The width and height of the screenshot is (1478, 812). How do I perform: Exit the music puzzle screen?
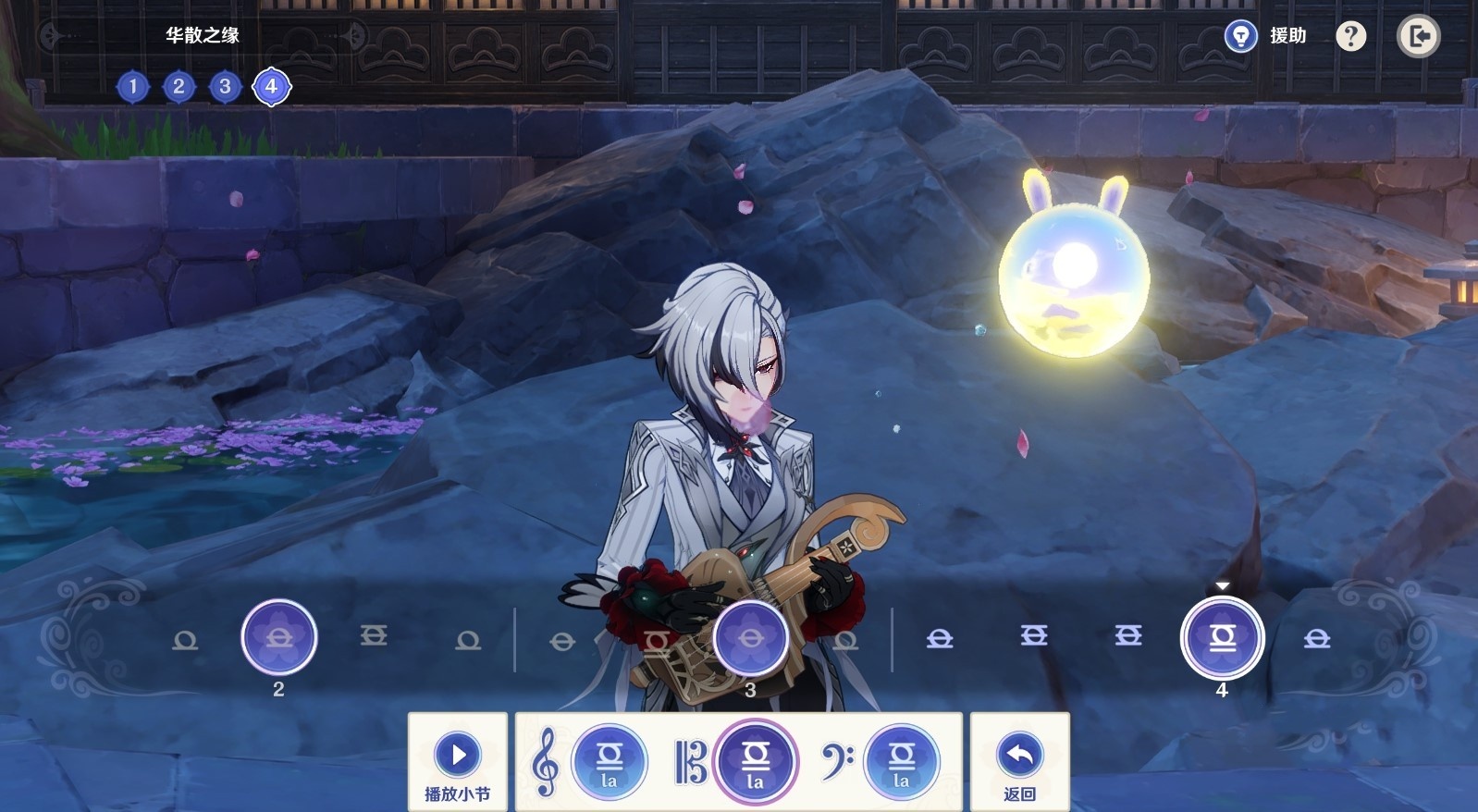1417,36
